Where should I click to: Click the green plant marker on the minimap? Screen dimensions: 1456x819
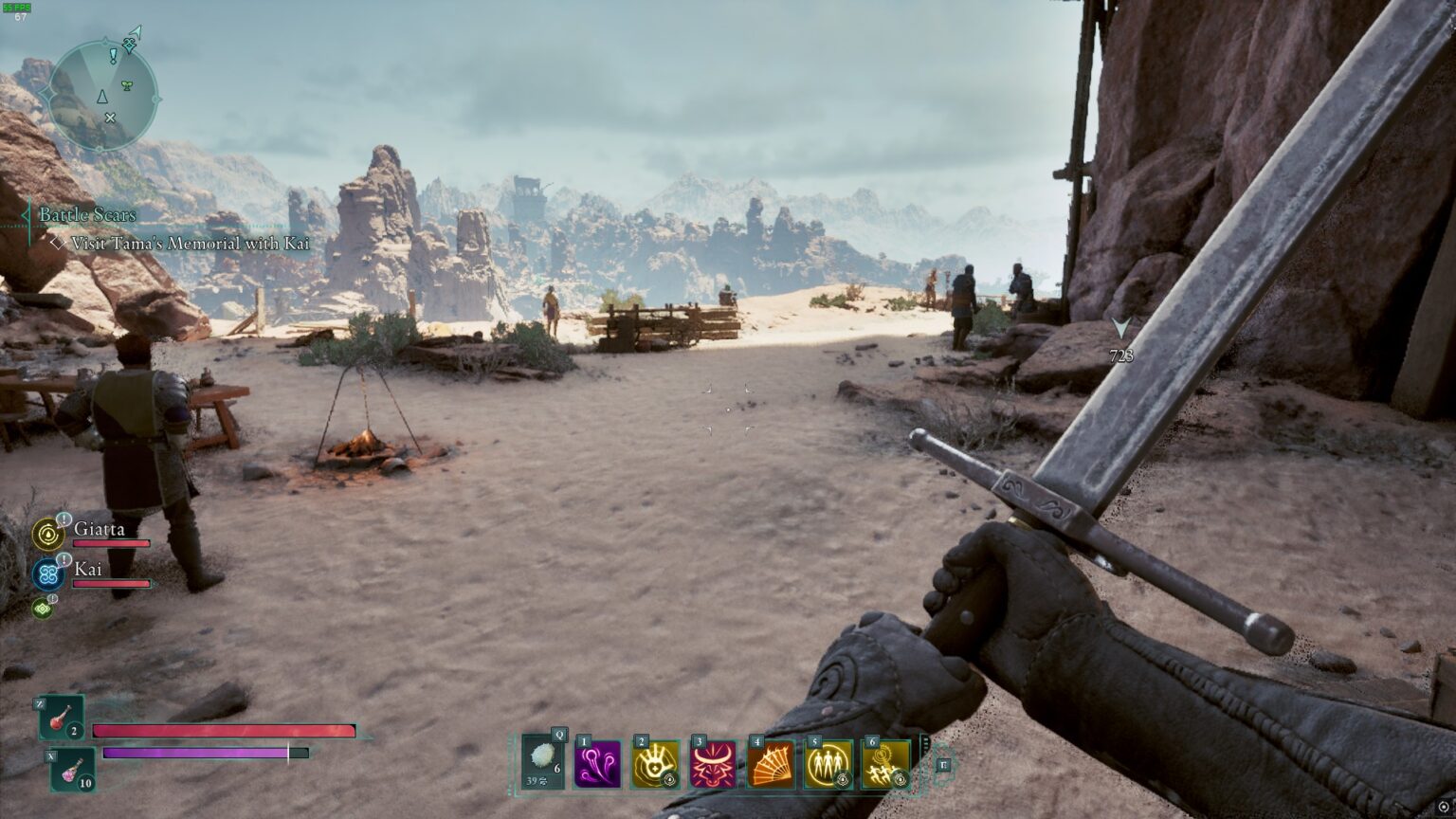point(126,84)
